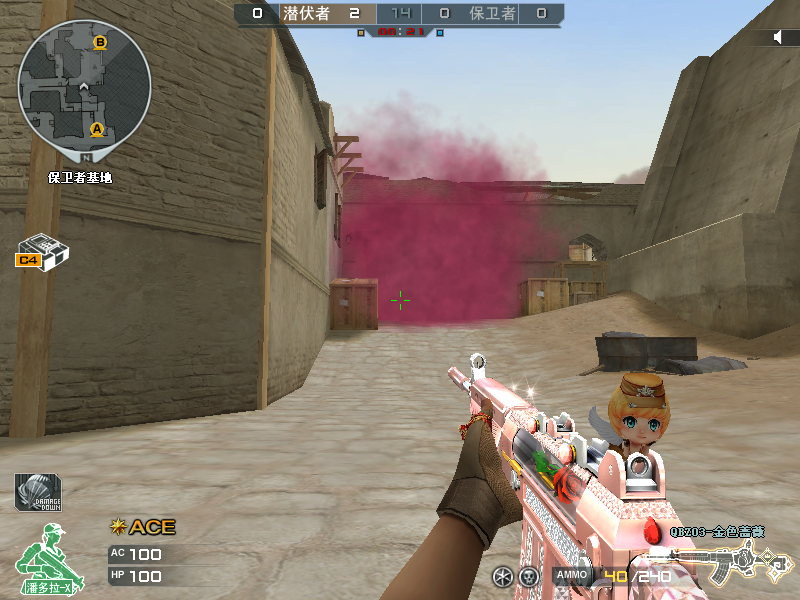Screen dimensions: 800x600
Task: Select bomb site A marker on minimap
Action: (97, 129)
